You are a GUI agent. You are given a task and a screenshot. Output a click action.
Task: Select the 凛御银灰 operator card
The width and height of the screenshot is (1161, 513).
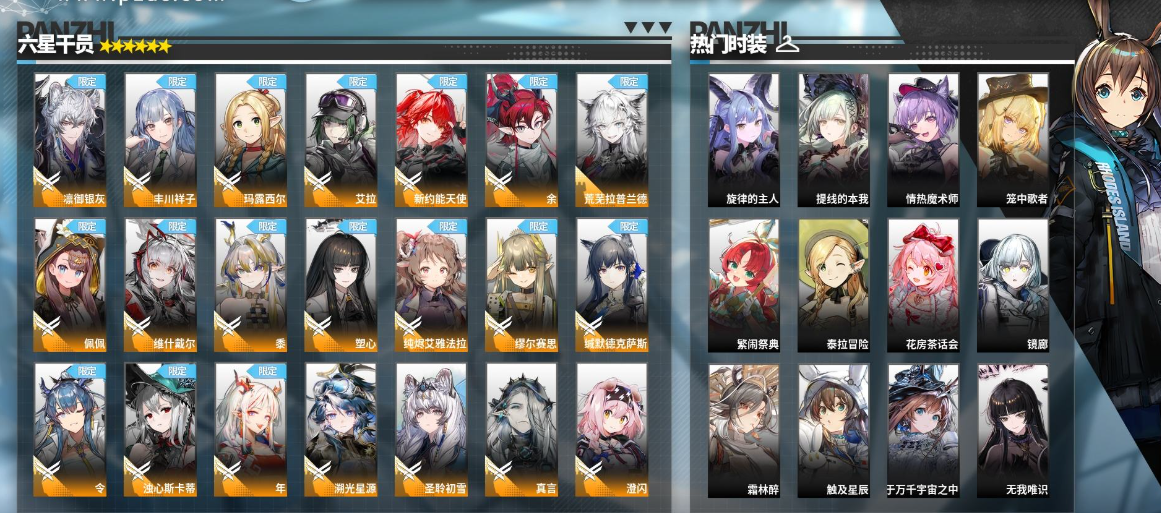click(x=70, y=139)
